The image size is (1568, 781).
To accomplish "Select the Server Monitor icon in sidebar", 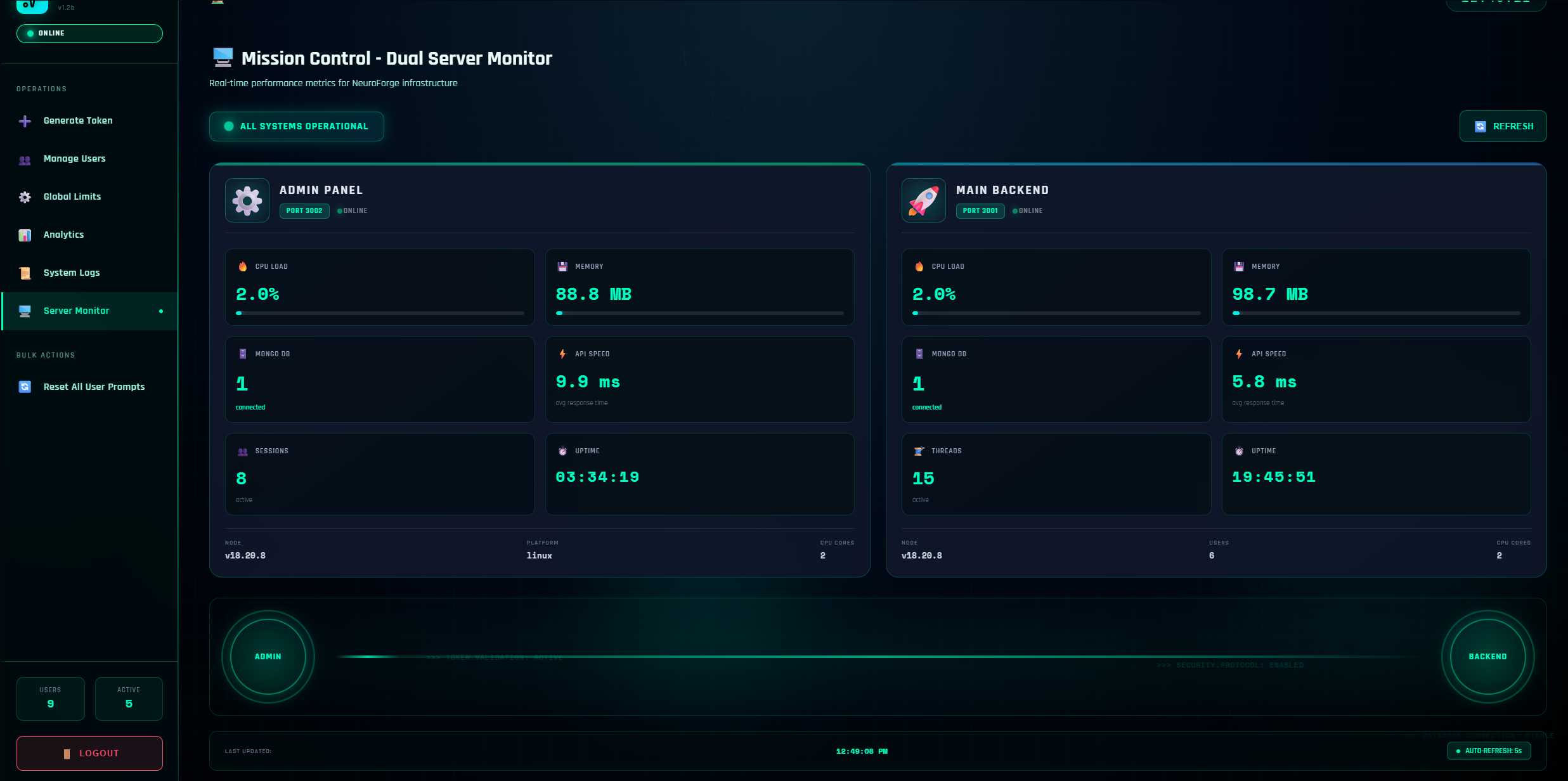I will click(x=24, y=311).
